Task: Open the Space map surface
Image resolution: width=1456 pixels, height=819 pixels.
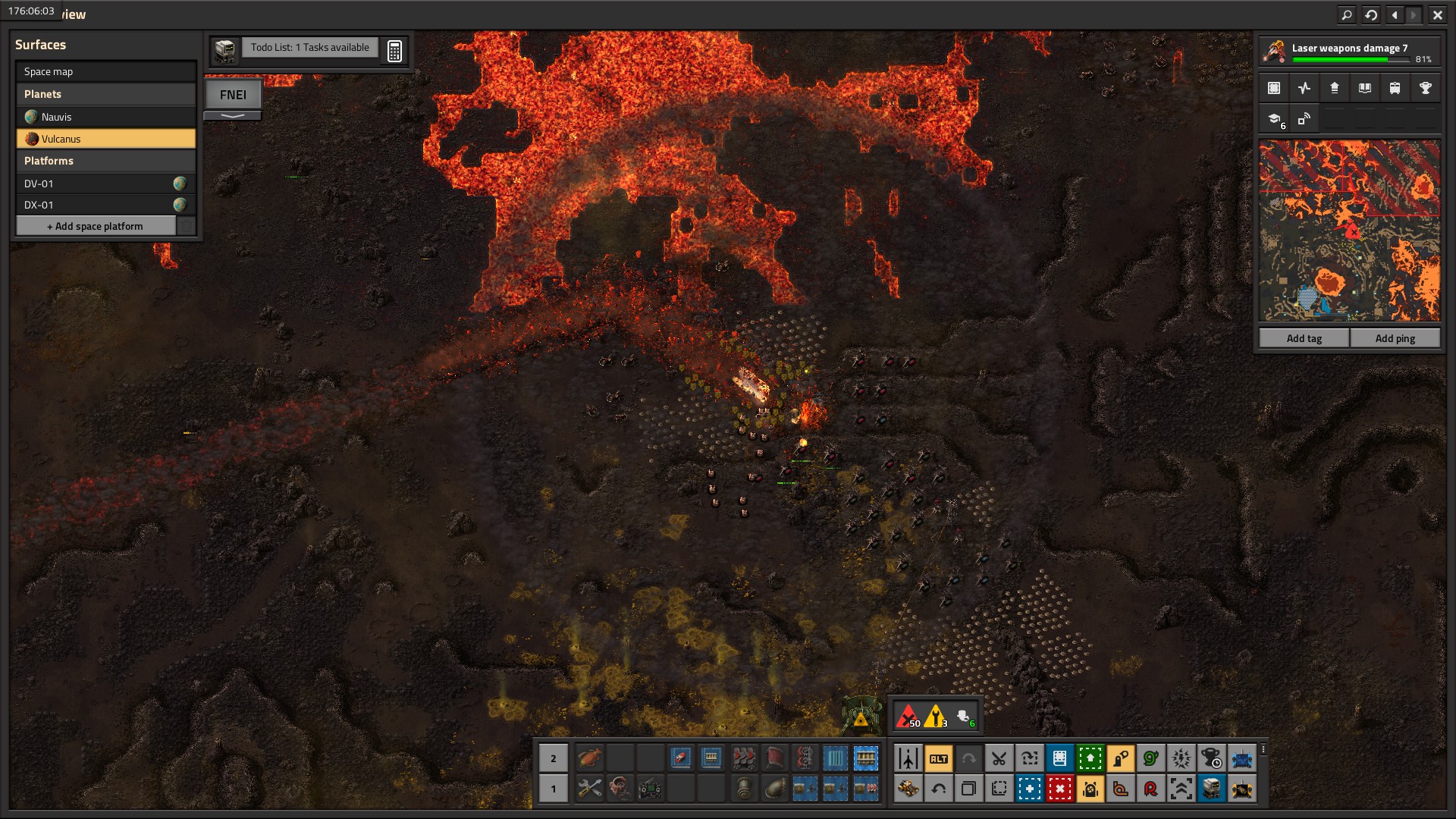Action: point(105,72)
